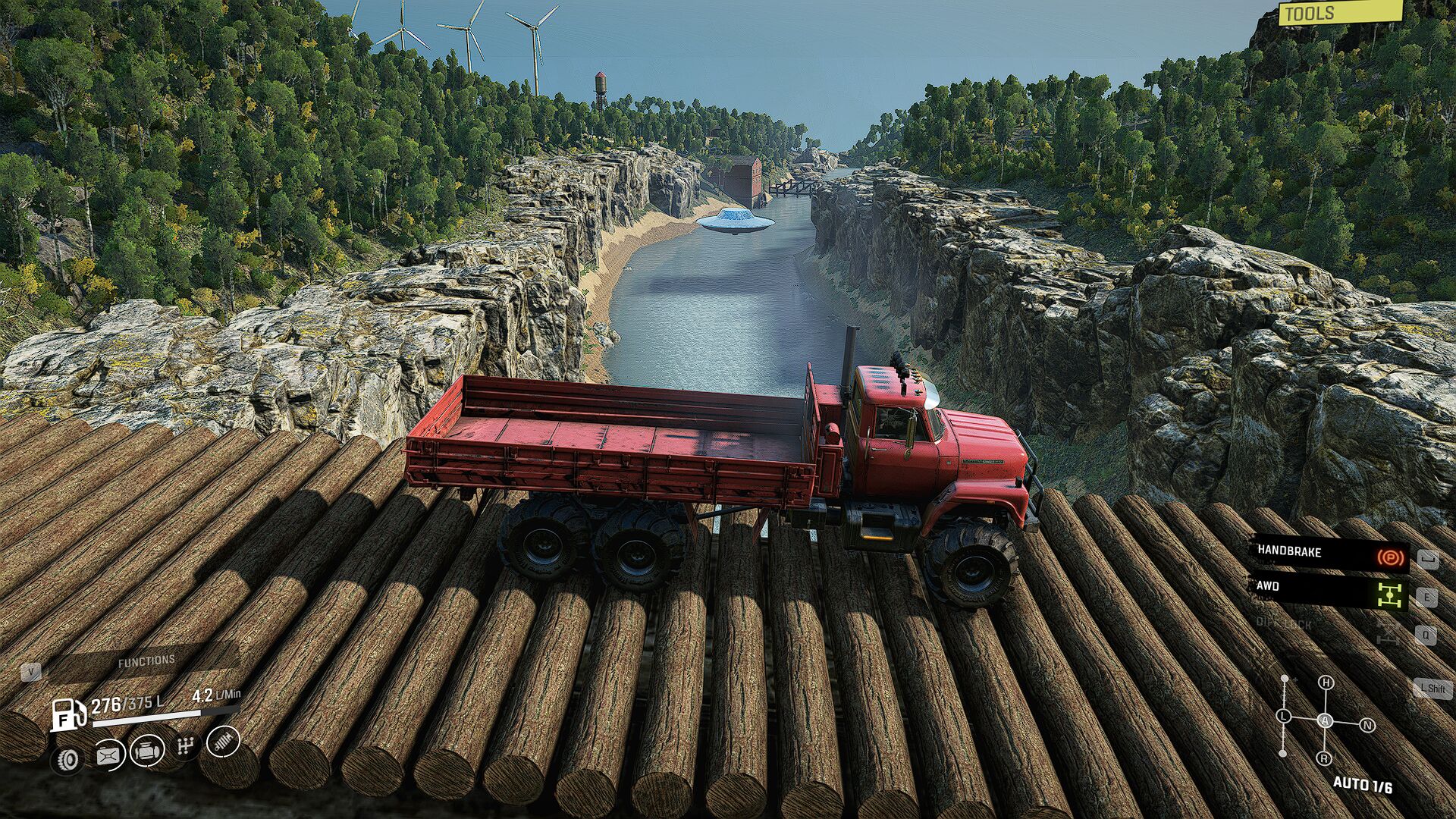Shift gearbox to High gear (H)

[x=1326, y=682]
